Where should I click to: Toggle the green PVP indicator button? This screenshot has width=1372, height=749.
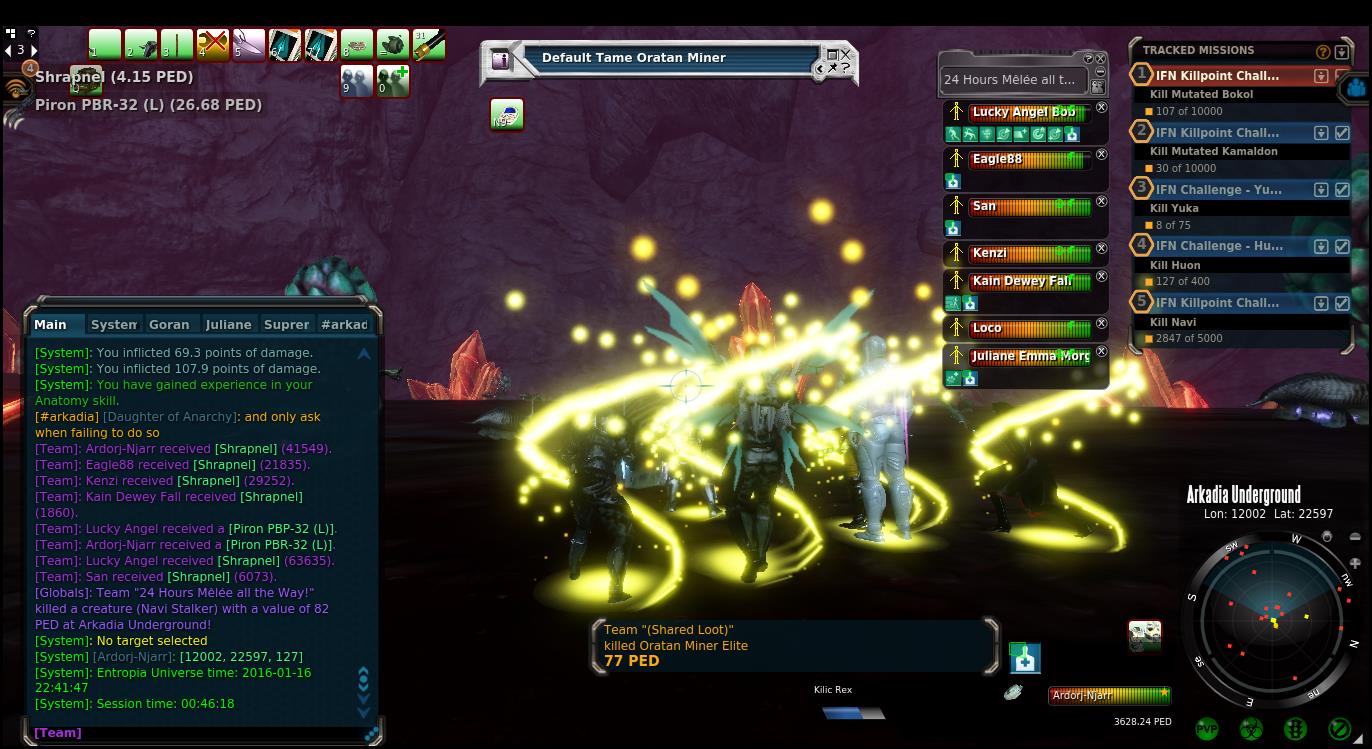(1207, 729)
